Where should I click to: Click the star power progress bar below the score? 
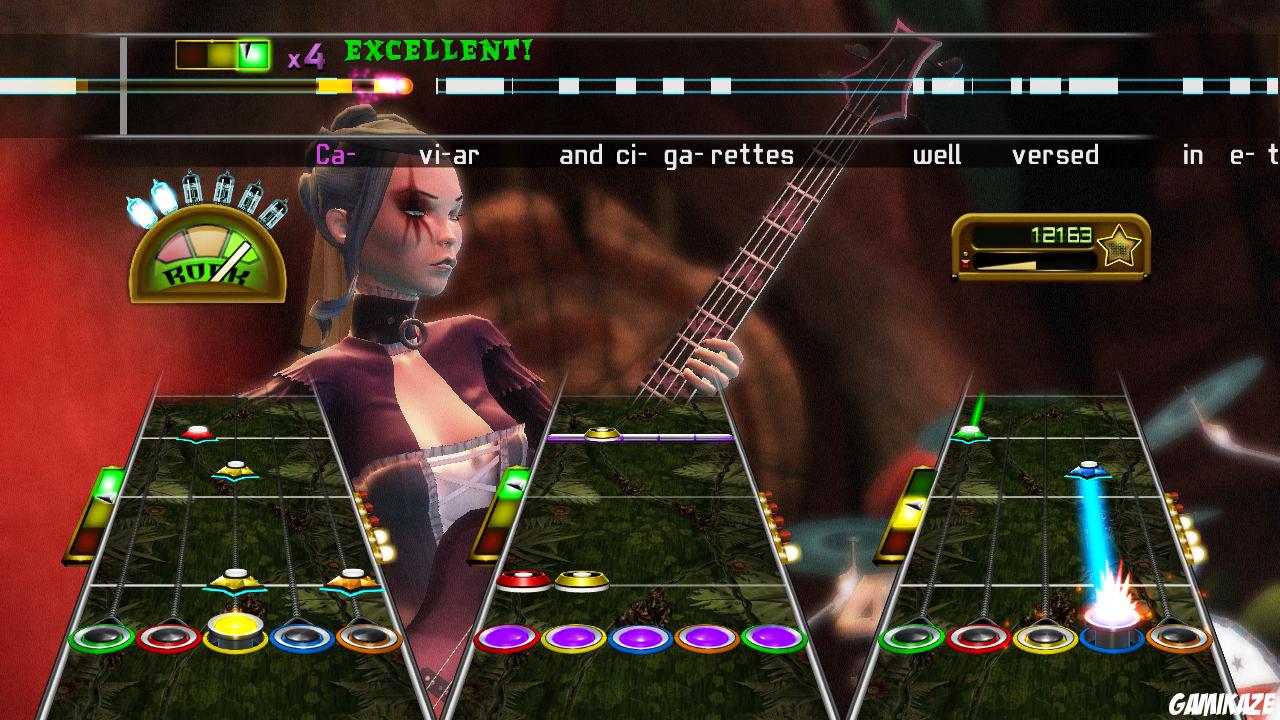(x=1035, y=265)
